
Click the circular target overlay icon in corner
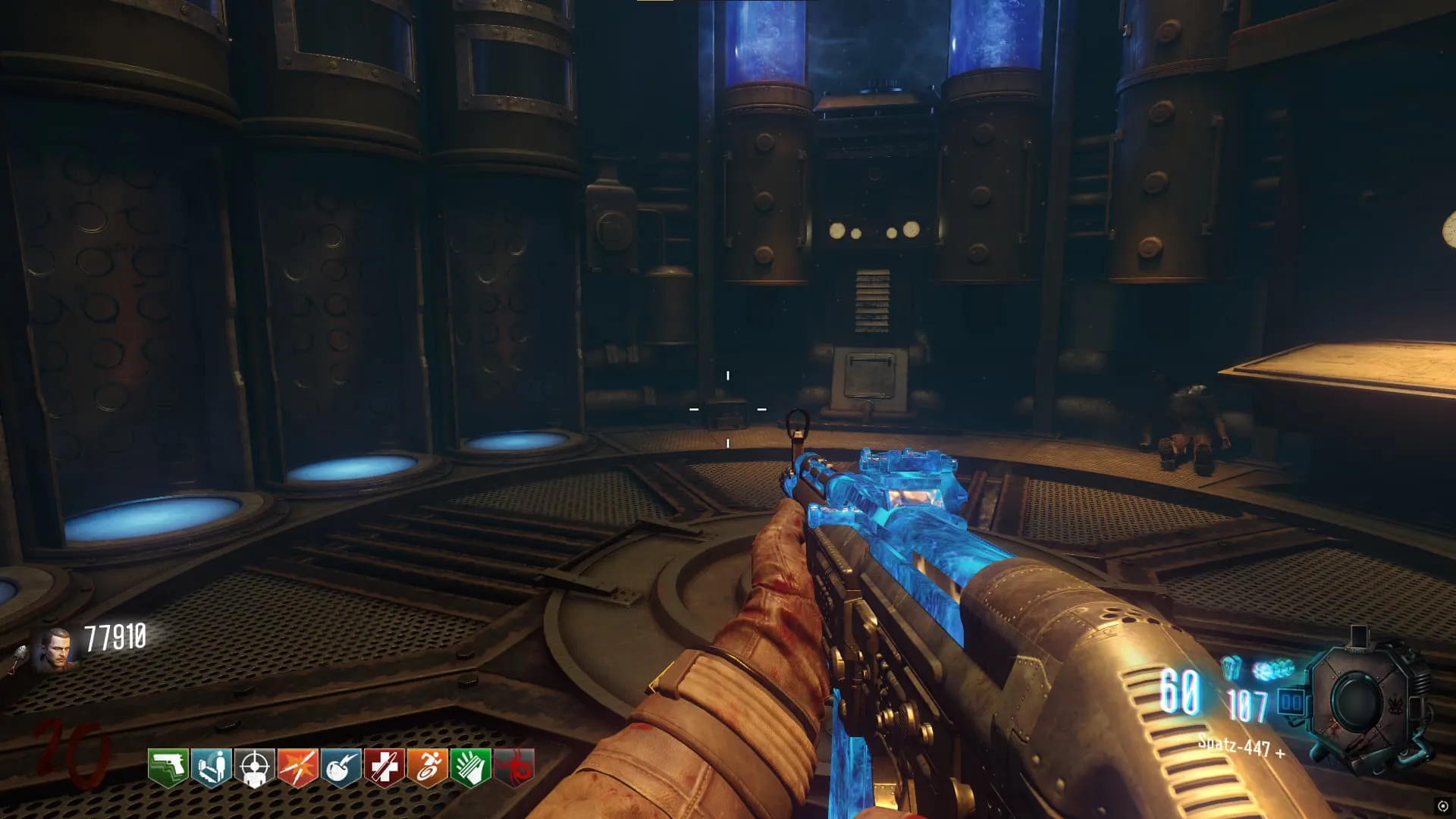click(1442, 806)
